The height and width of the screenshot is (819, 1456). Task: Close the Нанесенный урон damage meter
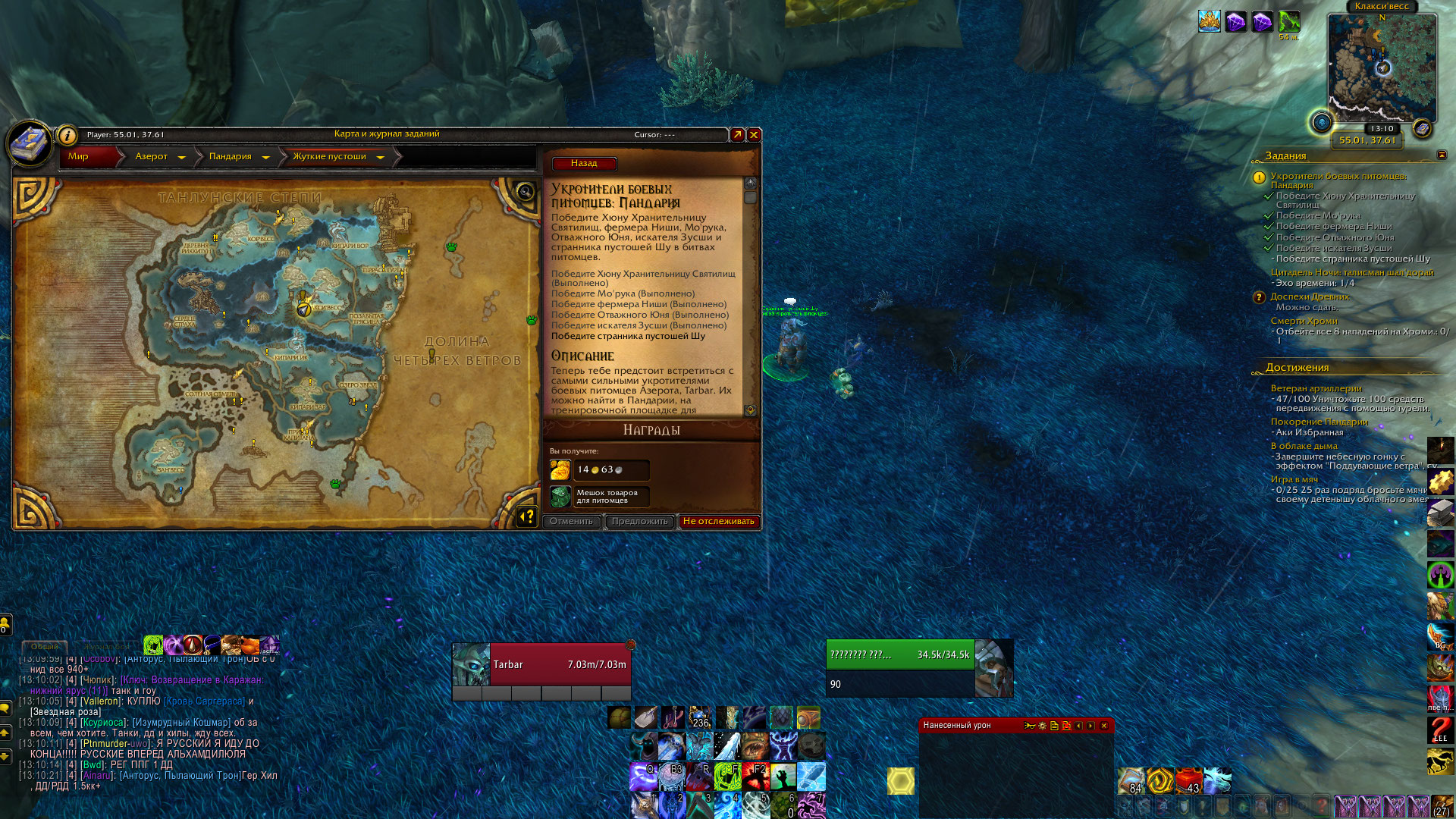1103,726
